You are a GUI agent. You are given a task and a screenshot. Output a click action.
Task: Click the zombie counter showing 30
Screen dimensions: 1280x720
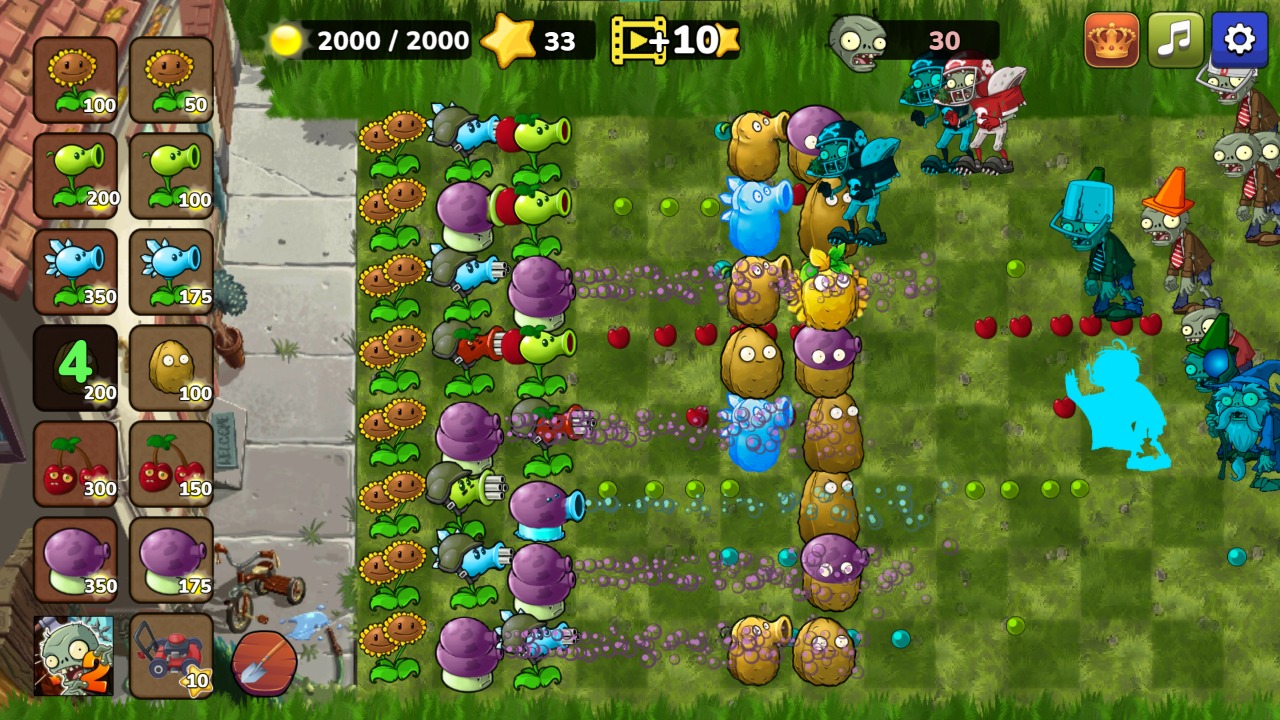[920, 40]
